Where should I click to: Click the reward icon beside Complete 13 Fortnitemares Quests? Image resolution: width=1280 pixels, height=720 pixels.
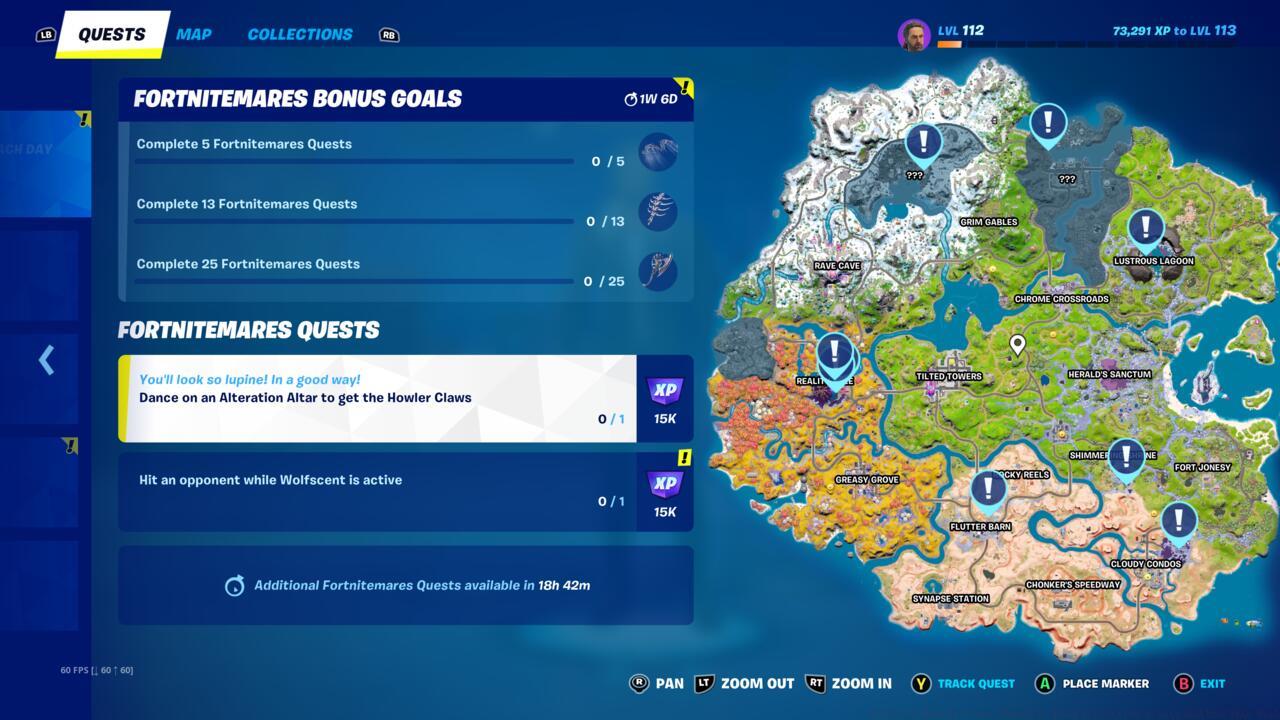click(659, 212)
